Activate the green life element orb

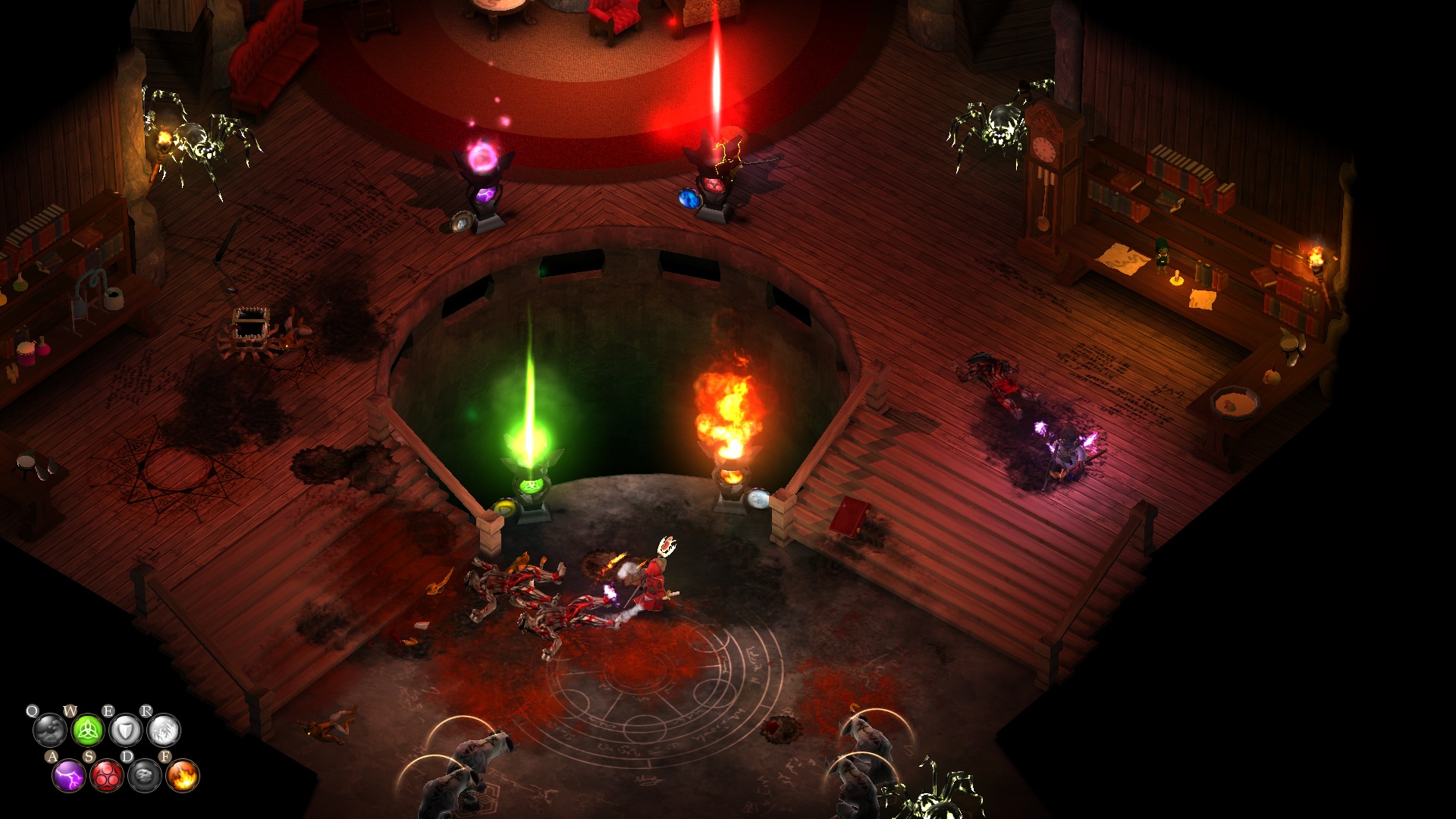87,731
